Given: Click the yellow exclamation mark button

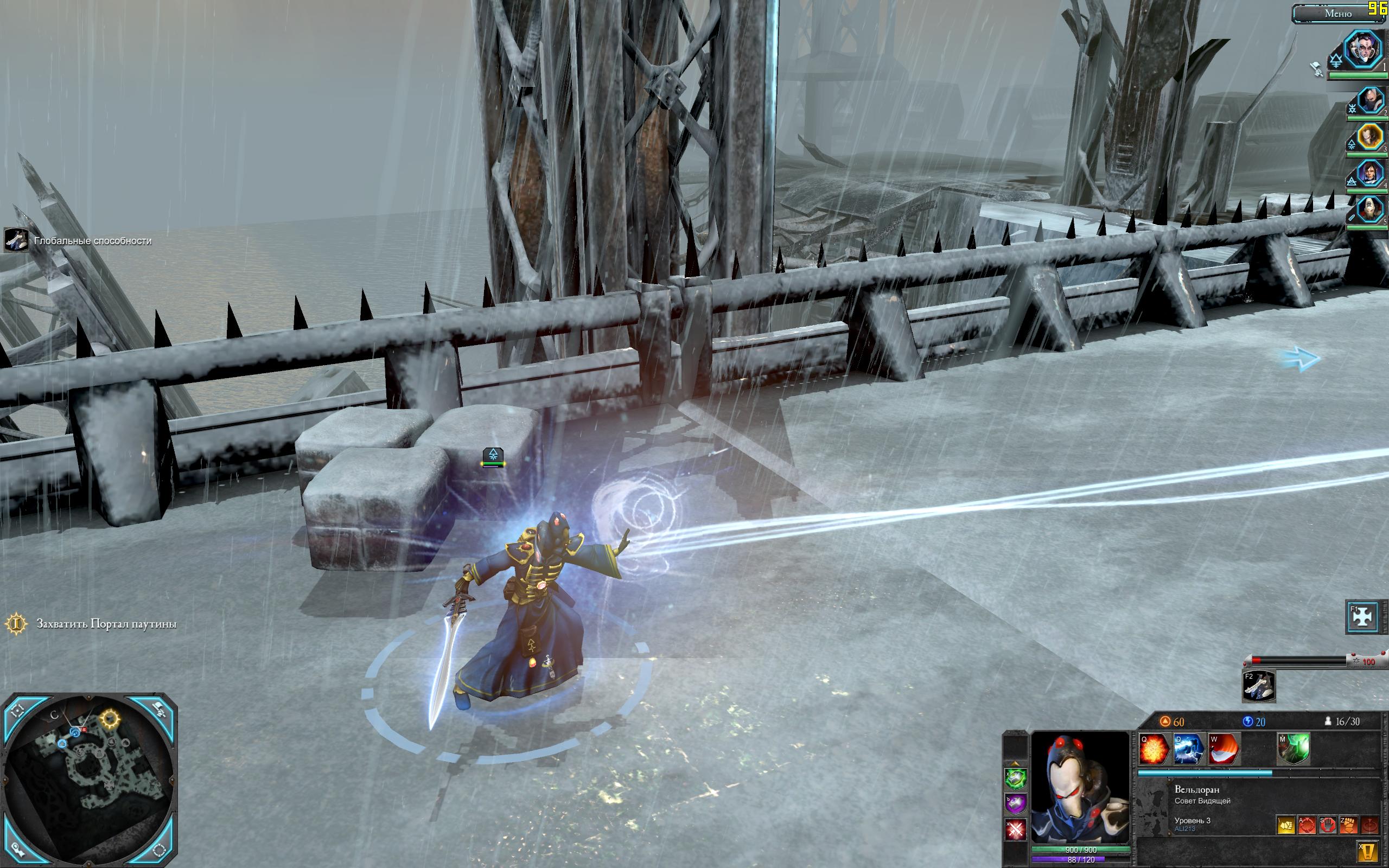Looking at the screenshot, I should (x=1369, y=850).
